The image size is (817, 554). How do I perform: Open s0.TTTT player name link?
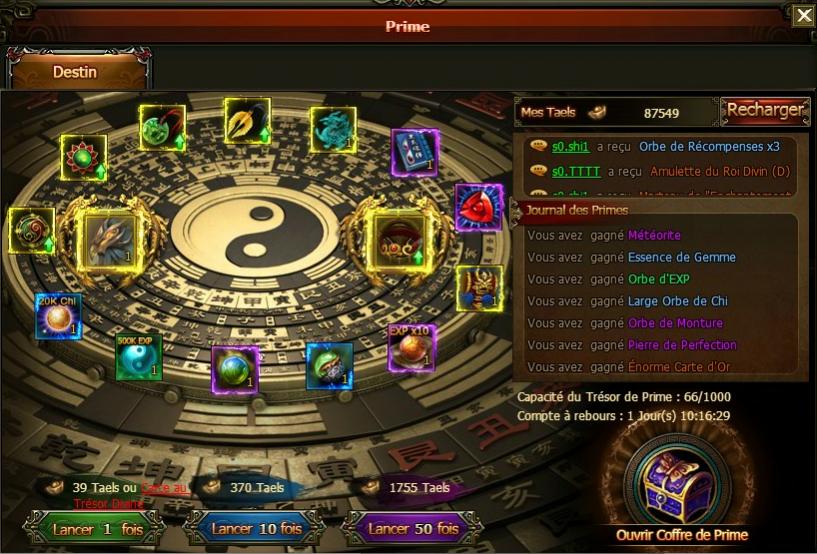[576, 171]
